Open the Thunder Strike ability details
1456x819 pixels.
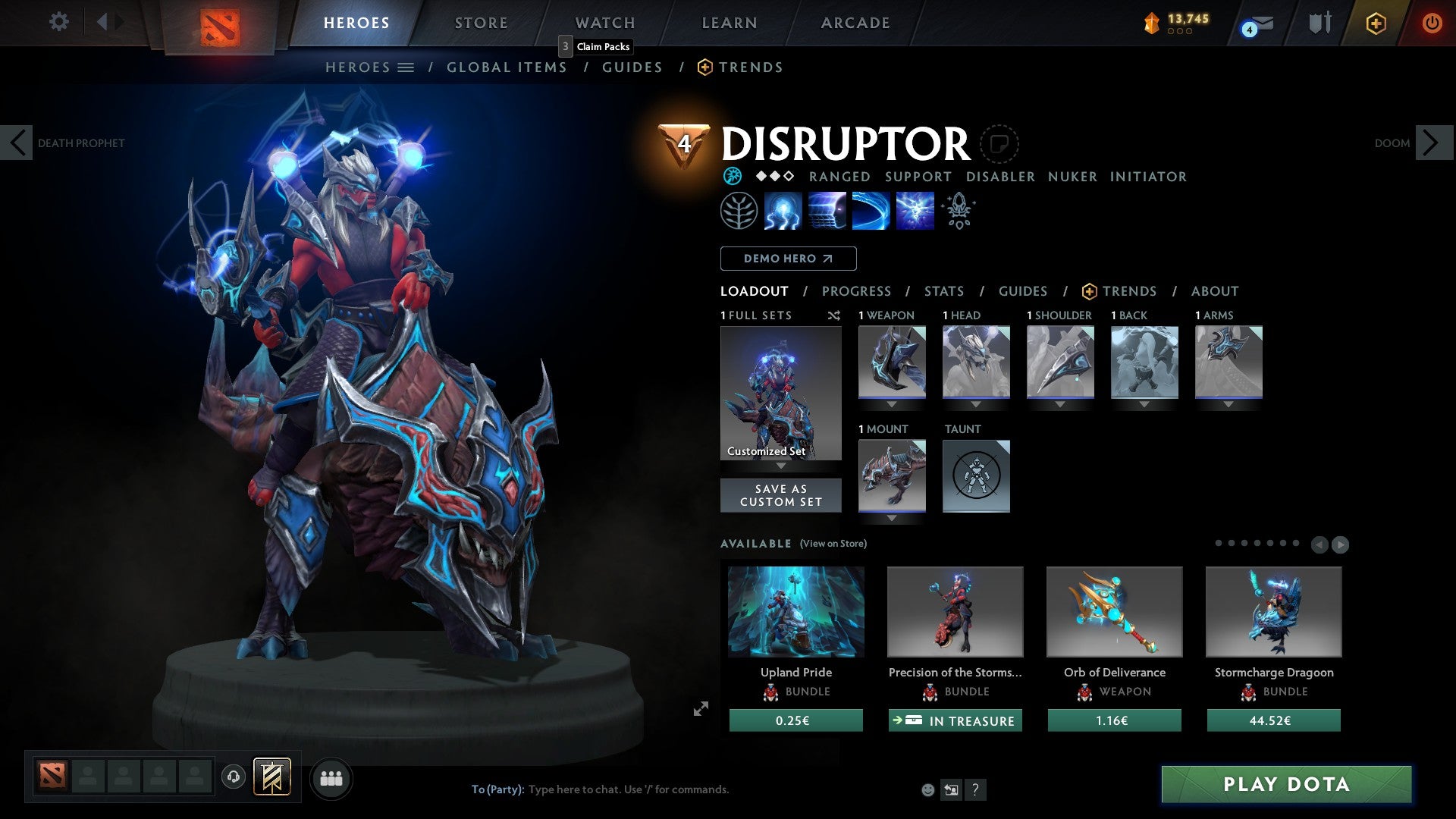point(783,210)
